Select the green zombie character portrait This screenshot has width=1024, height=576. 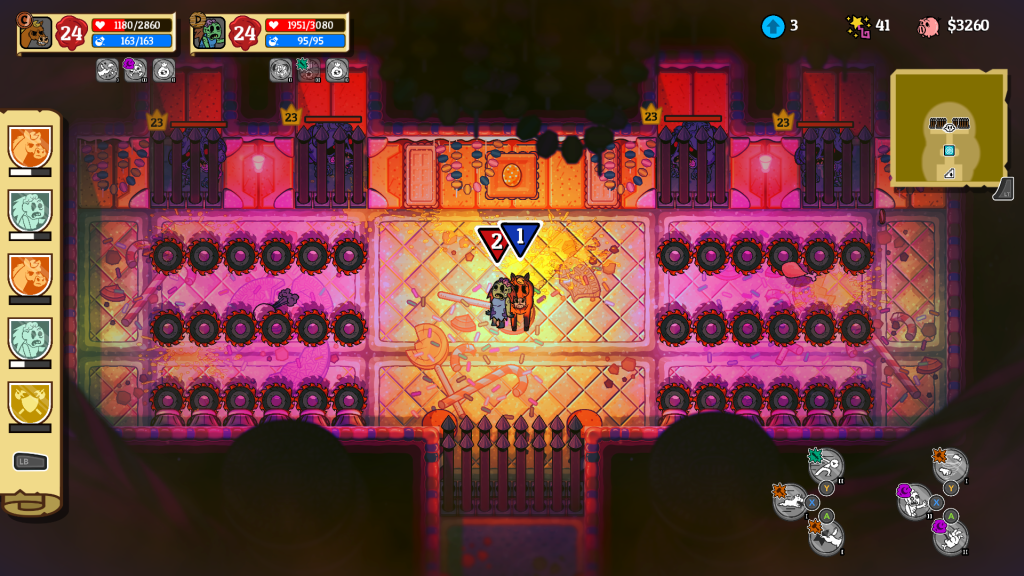[x=210, y=33]
